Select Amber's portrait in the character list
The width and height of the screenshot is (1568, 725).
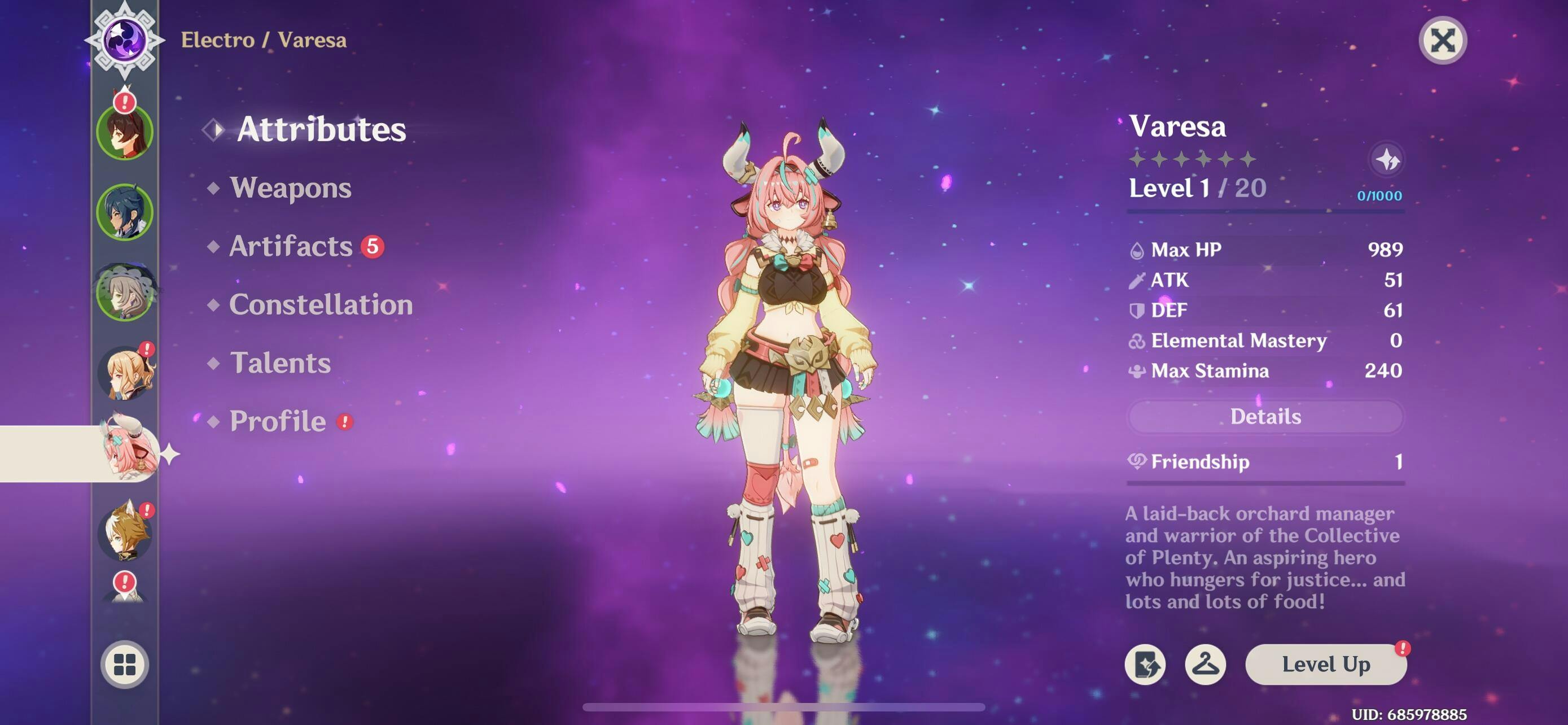pyautogui.click(x=125, y=132)
